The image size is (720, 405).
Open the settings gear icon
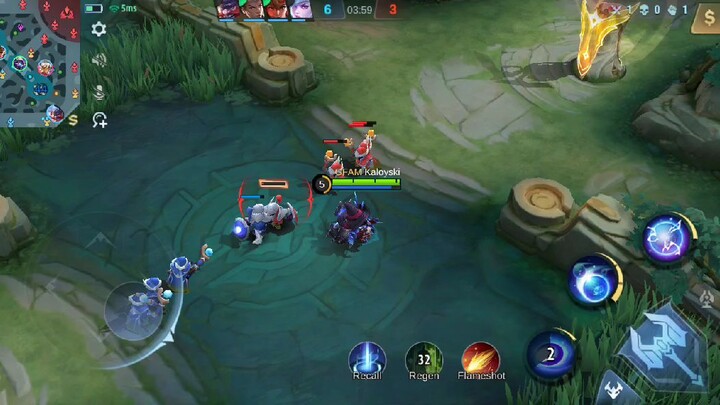pos(99,30)
